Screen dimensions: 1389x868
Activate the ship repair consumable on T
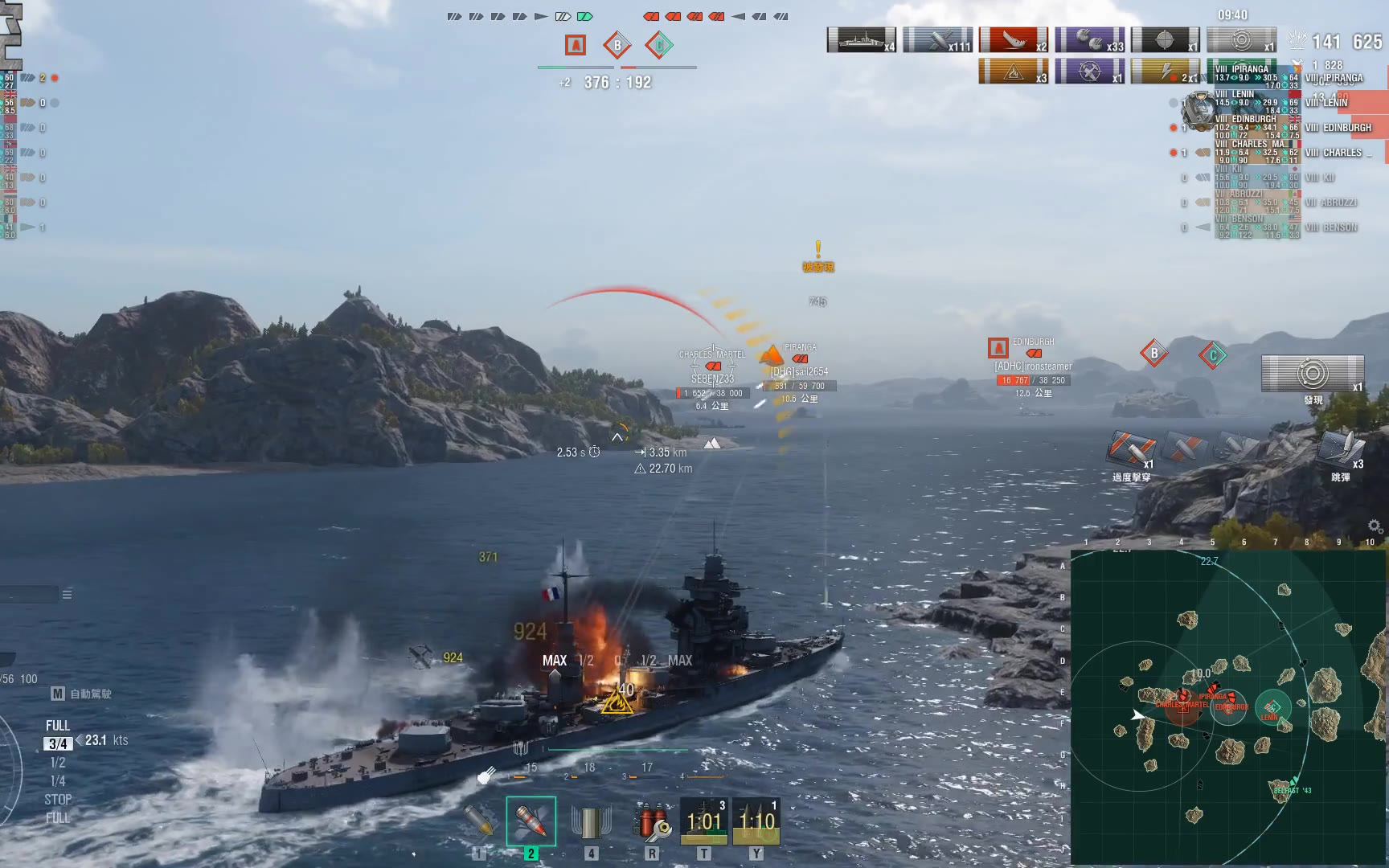tap(704, 821)
